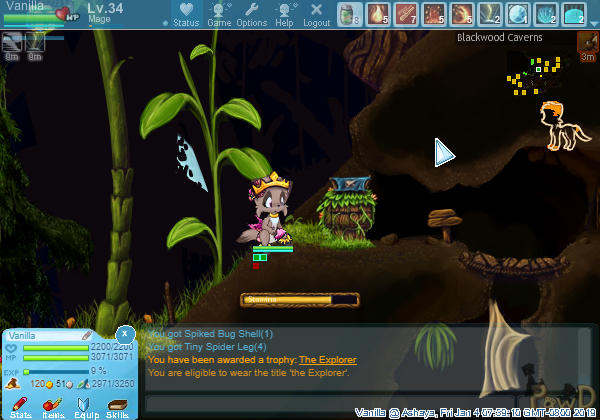
Task: Open the Game menu
Action: [218, 15]
